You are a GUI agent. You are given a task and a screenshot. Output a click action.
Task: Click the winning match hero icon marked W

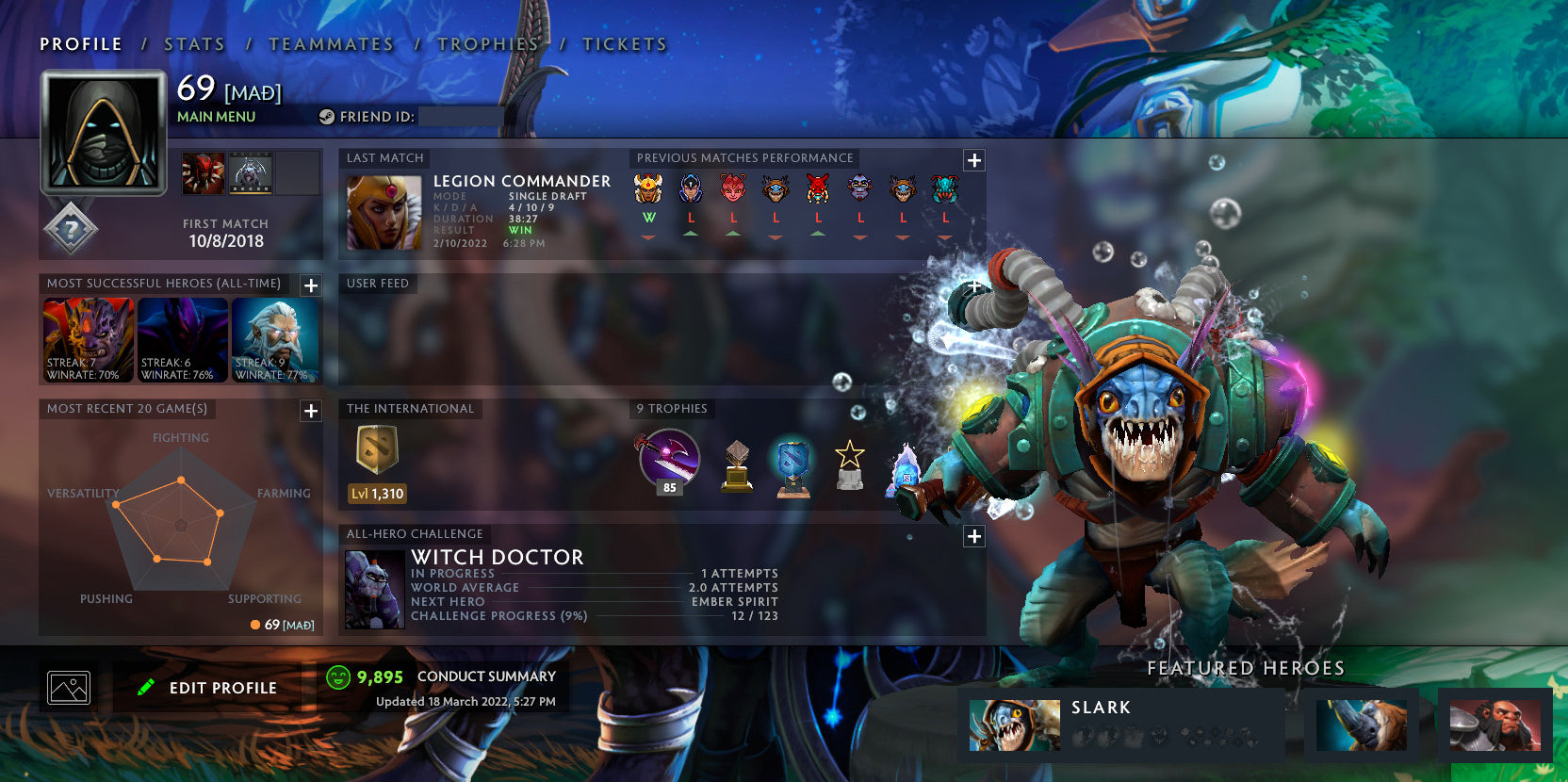click(649, 188)
